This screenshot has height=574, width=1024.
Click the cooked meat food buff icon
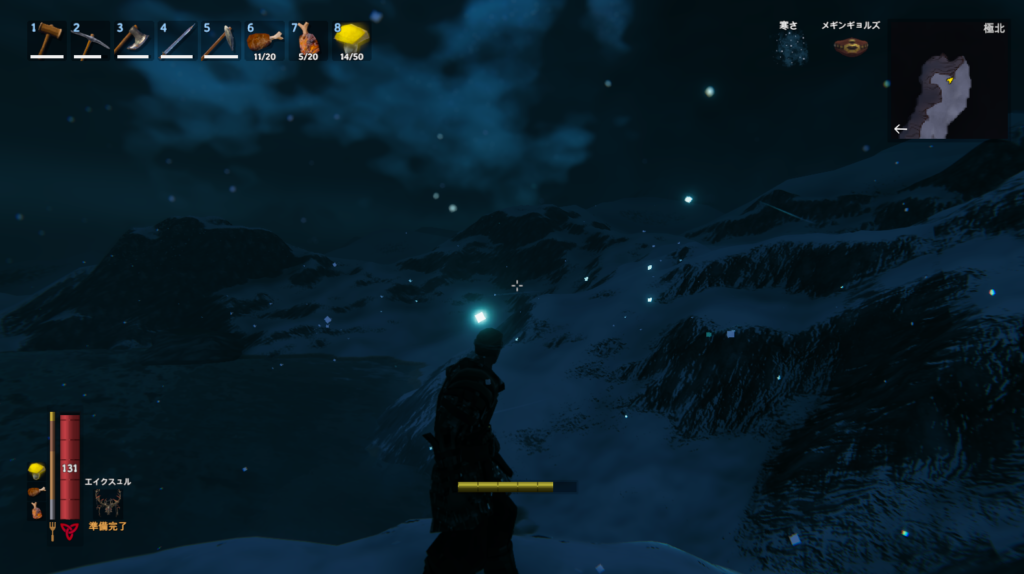coord(36,491)
